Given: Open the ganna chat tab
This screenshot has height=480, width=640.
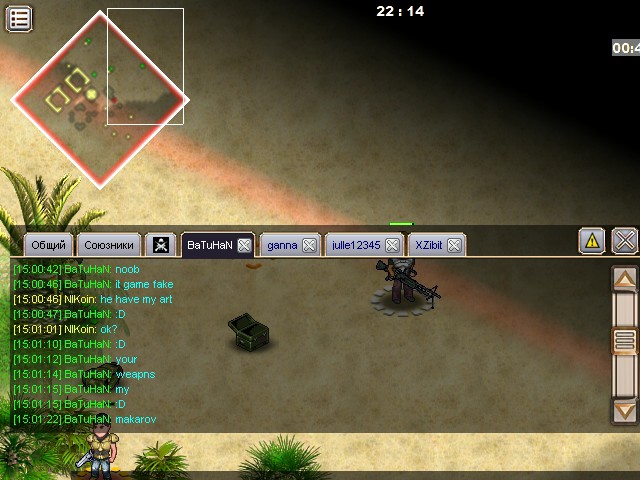Looking at the screenshot, I should pyautogui.click(x=282, y=245).
